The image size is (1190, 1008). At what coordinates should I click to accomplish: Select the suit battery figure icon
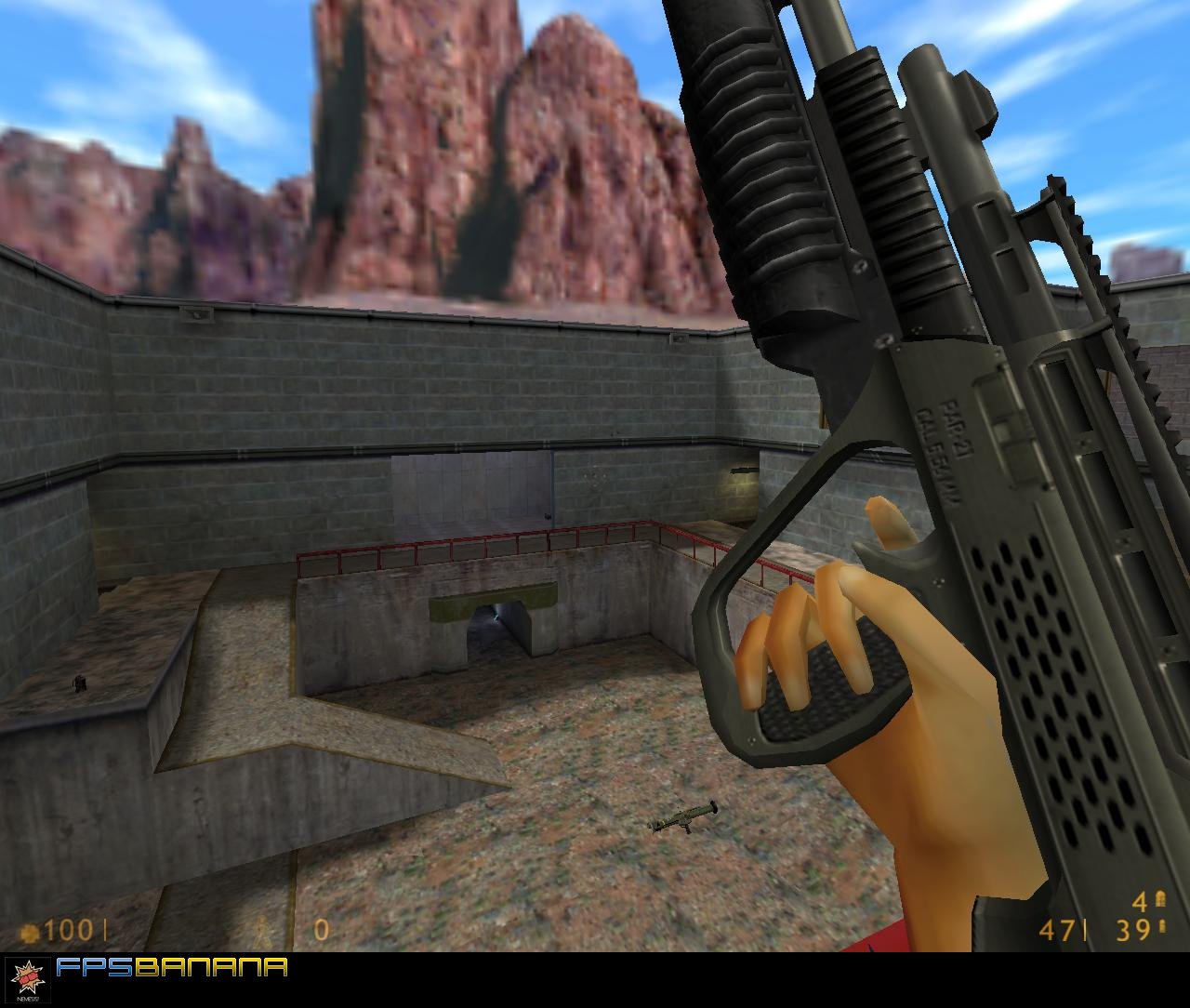[263, 931]
